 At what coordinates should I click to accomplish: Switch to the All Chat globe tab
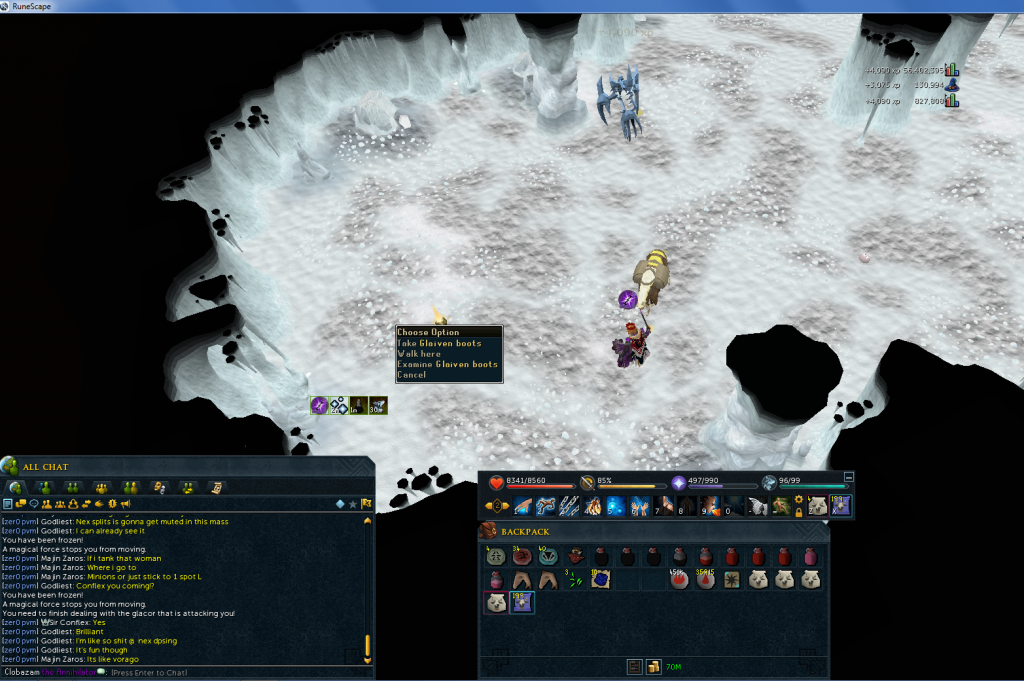coord(17,487)
